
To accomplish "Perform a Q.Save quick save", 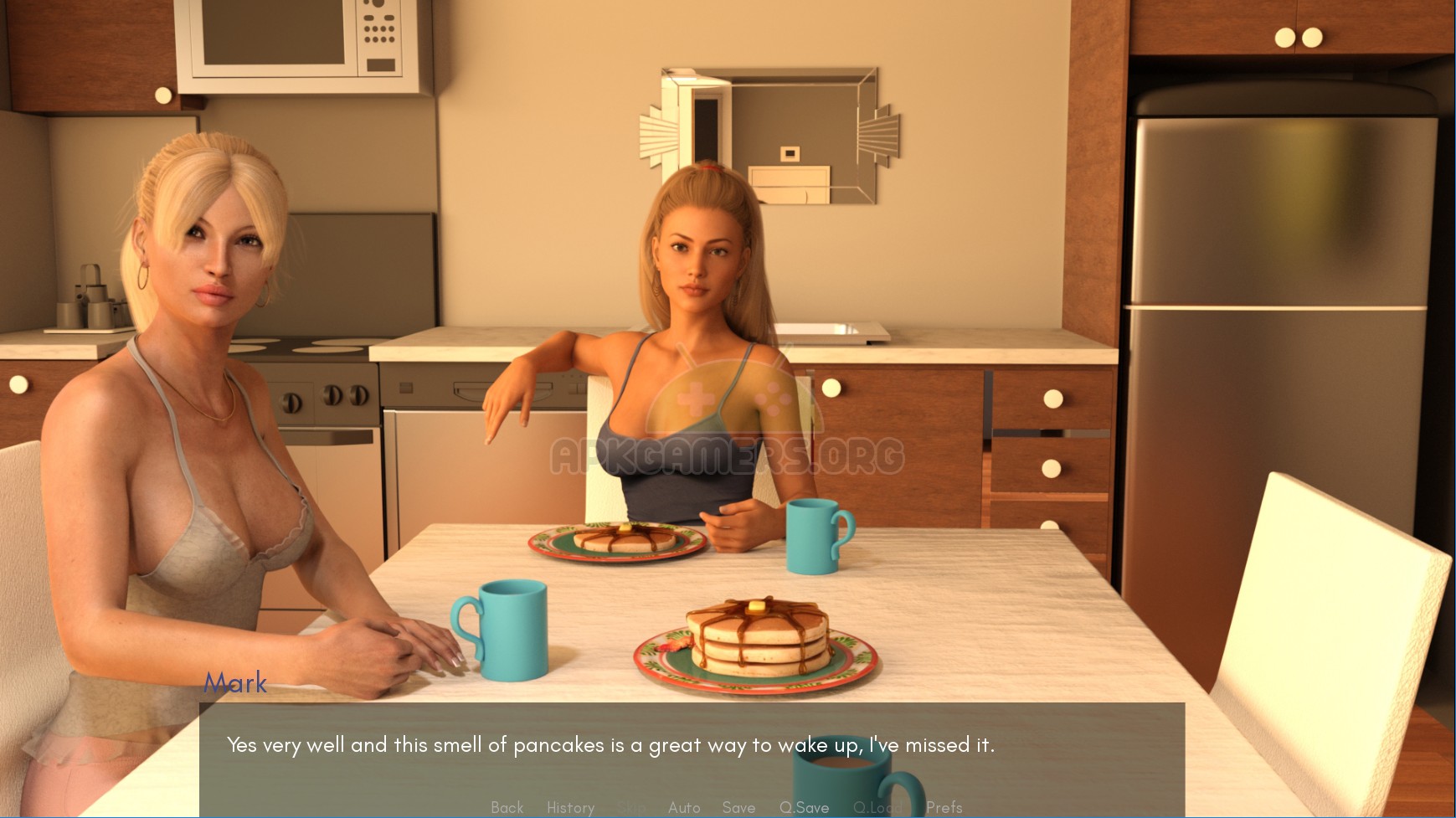I will [x=803, y=807].
